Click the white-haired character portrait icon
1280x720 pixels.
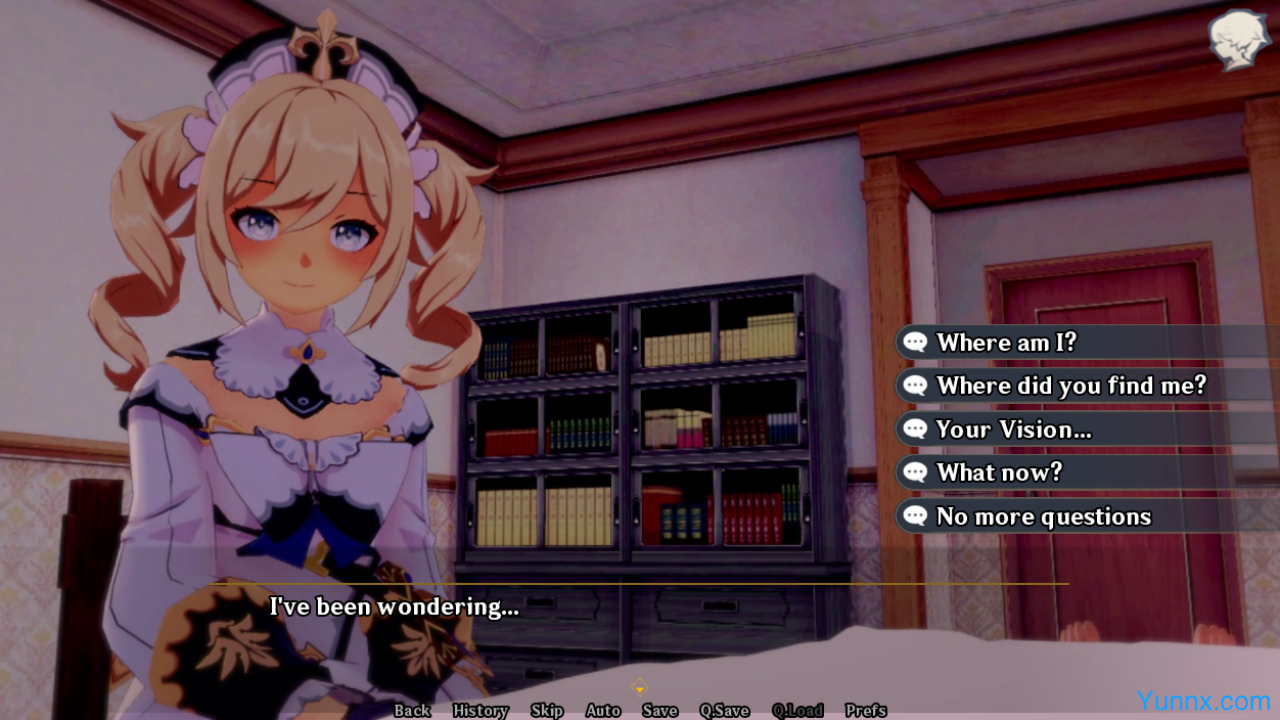1239,40
